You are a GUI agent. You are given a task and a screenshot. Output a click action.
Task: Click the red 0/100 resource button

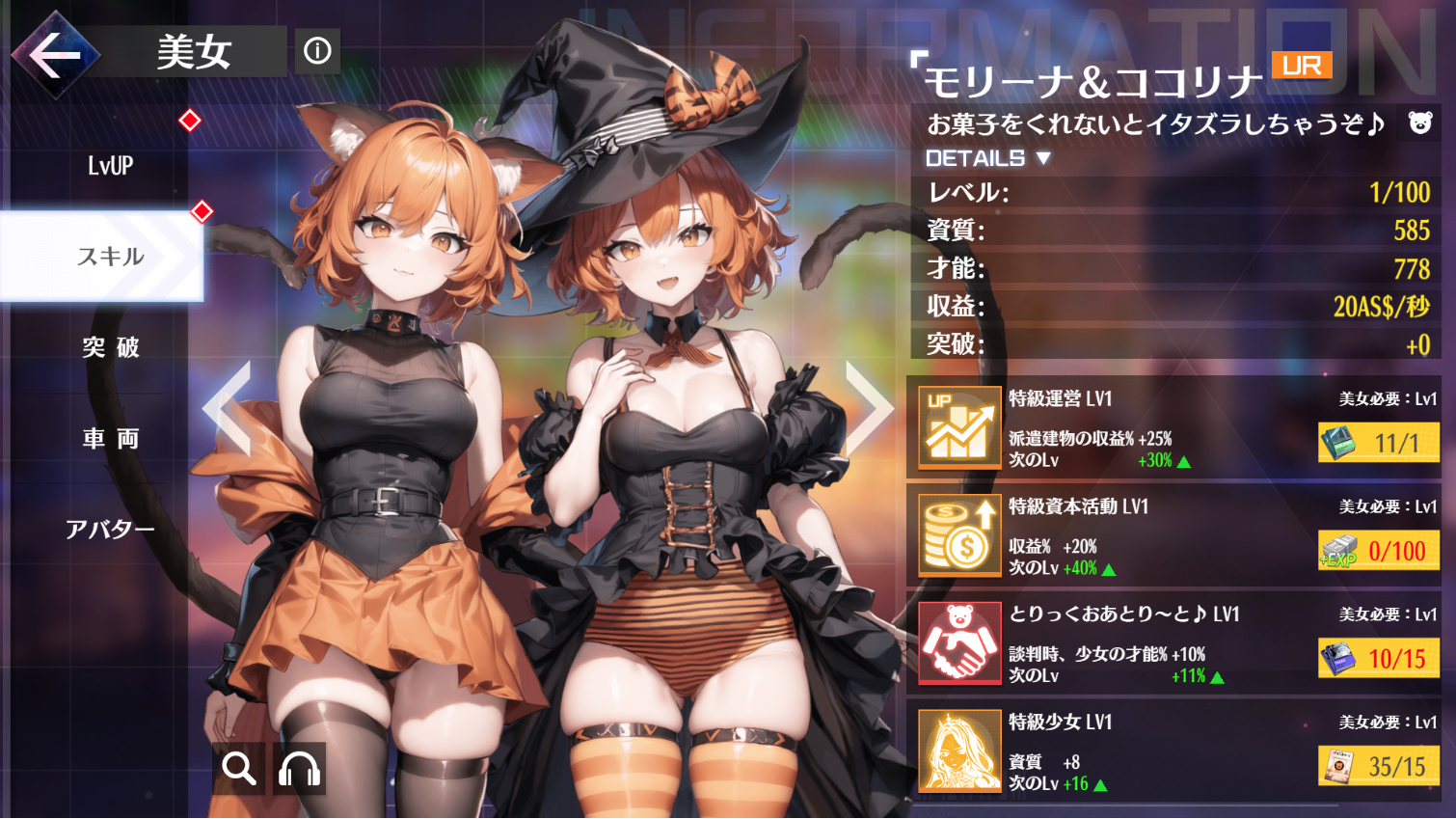[1378, 551]
